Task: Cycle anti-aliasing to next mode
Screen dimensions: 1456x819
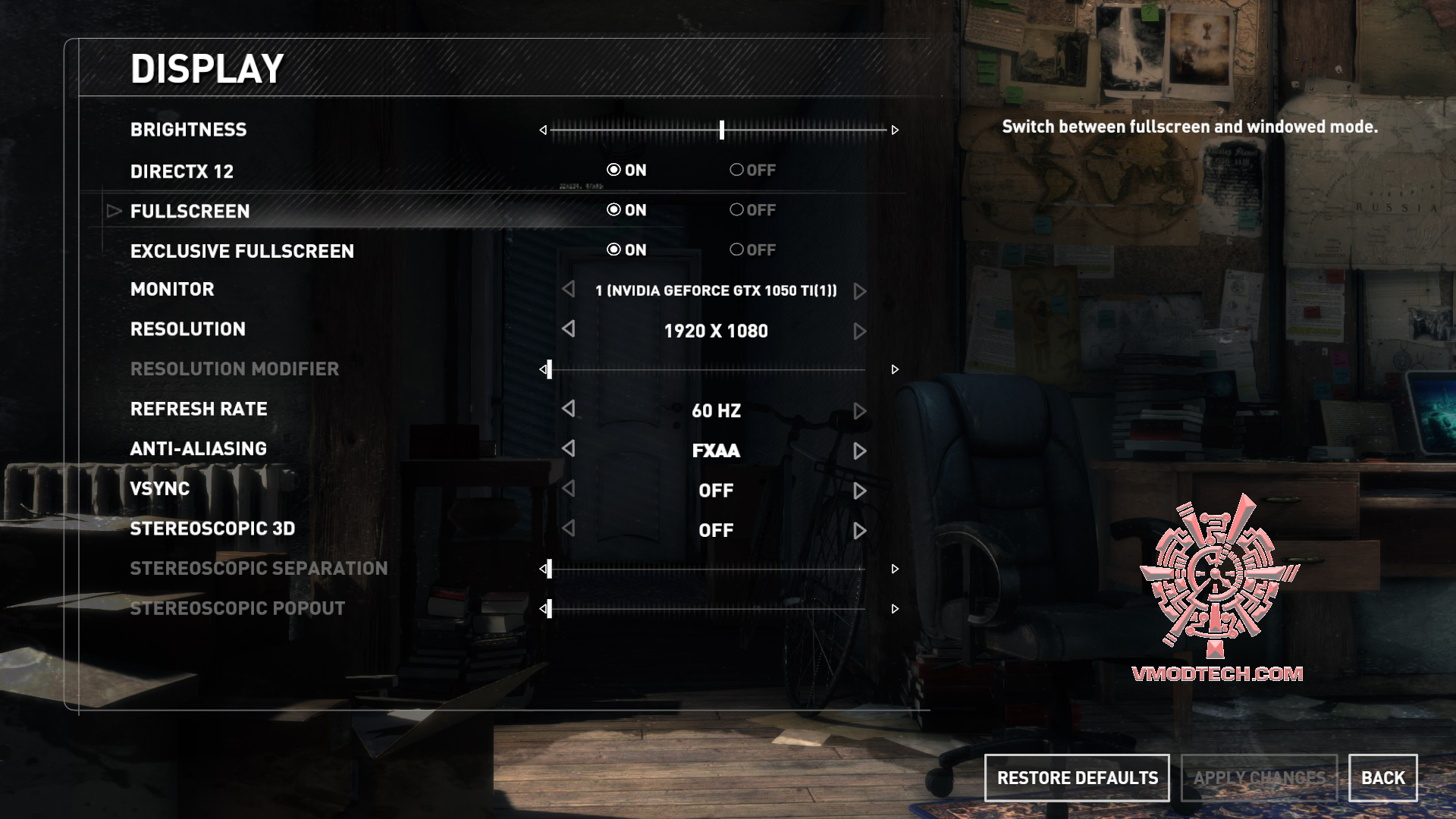Action: pyautogui.click(x=859, y=451)
